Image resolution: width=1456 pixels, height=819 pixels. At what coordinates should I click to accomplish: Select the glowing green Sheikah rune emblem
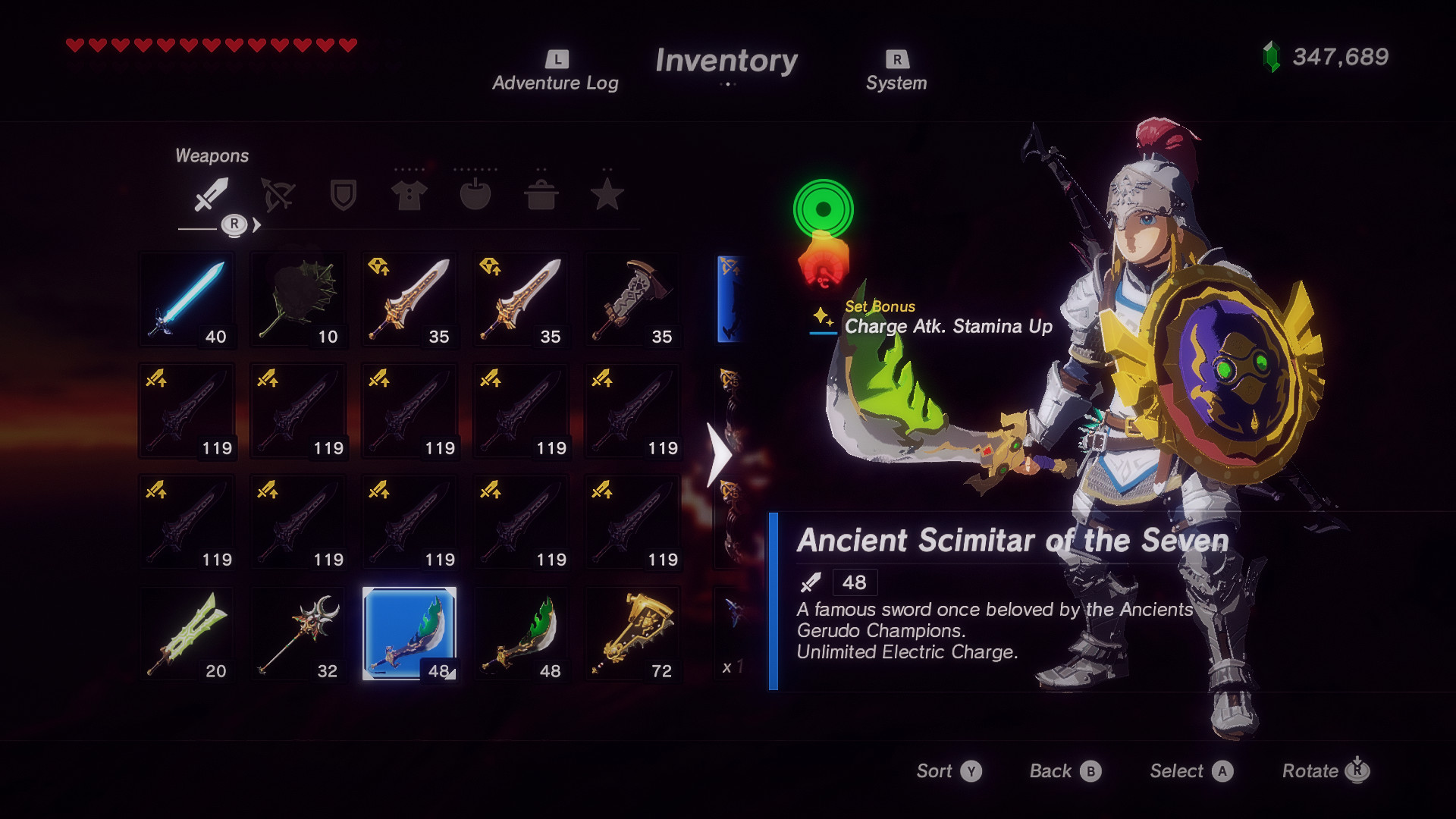click(x=821, y=207)
